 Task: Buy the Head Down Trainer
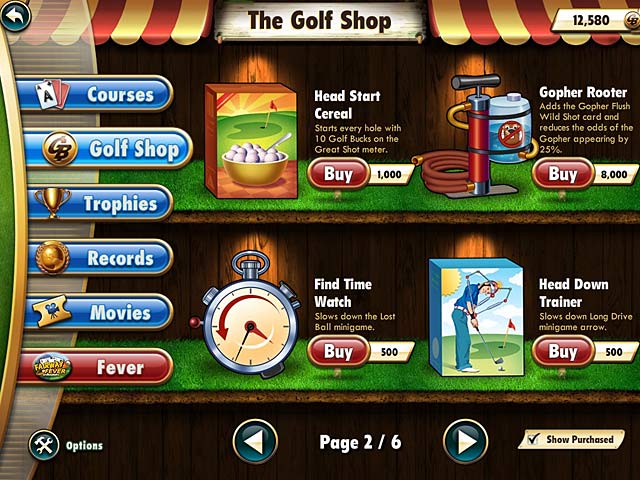(562, 351)
